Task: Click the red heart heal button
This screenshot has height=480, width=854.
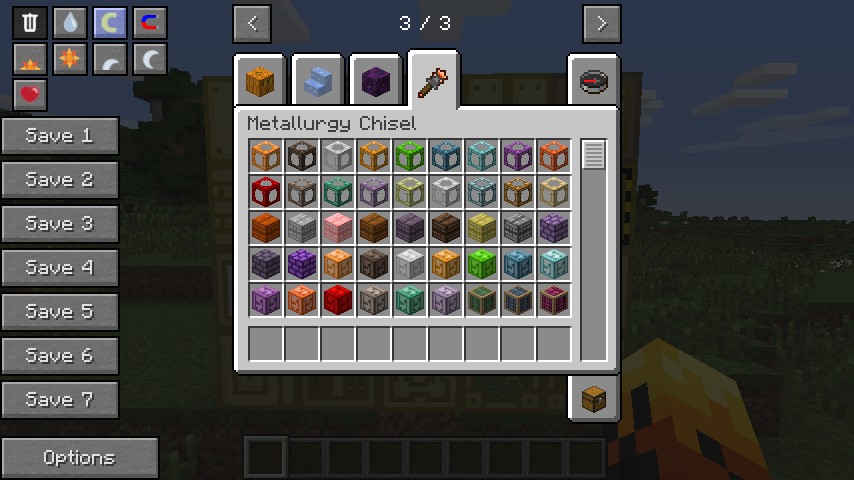Action: pos(30,95)
